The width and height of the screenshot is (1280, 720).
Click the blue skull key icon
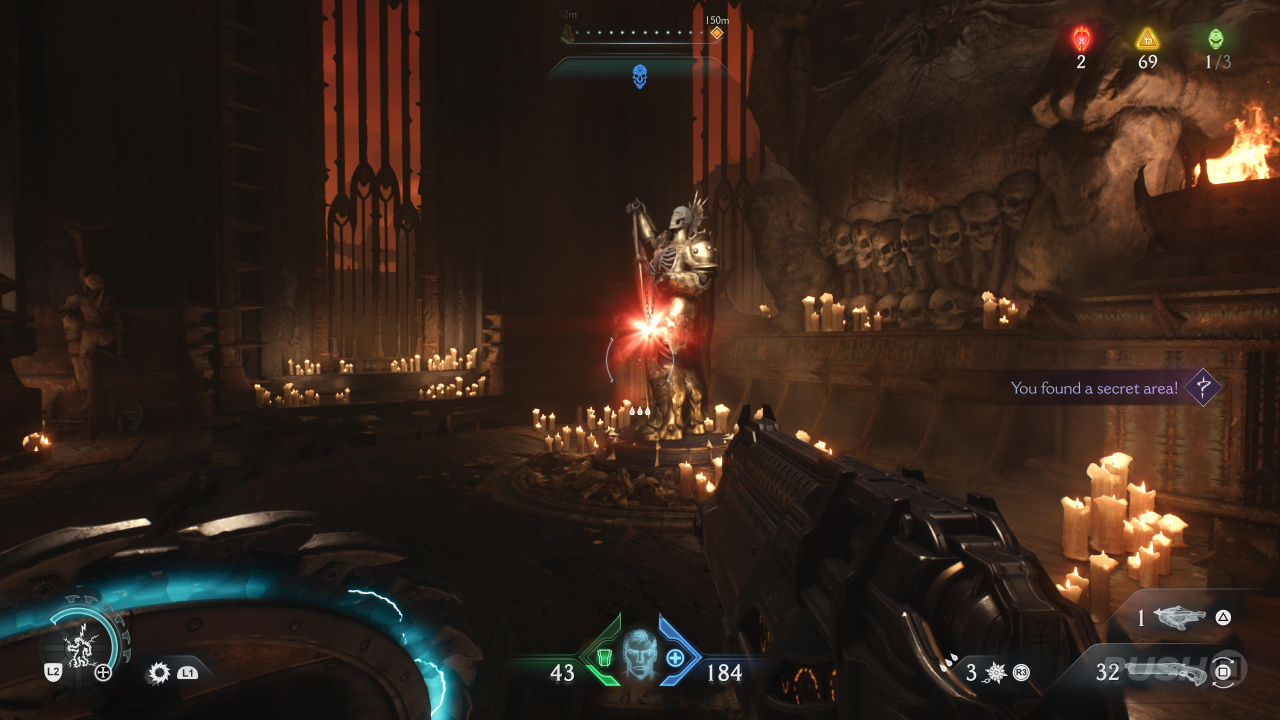(x=640, y=76)
